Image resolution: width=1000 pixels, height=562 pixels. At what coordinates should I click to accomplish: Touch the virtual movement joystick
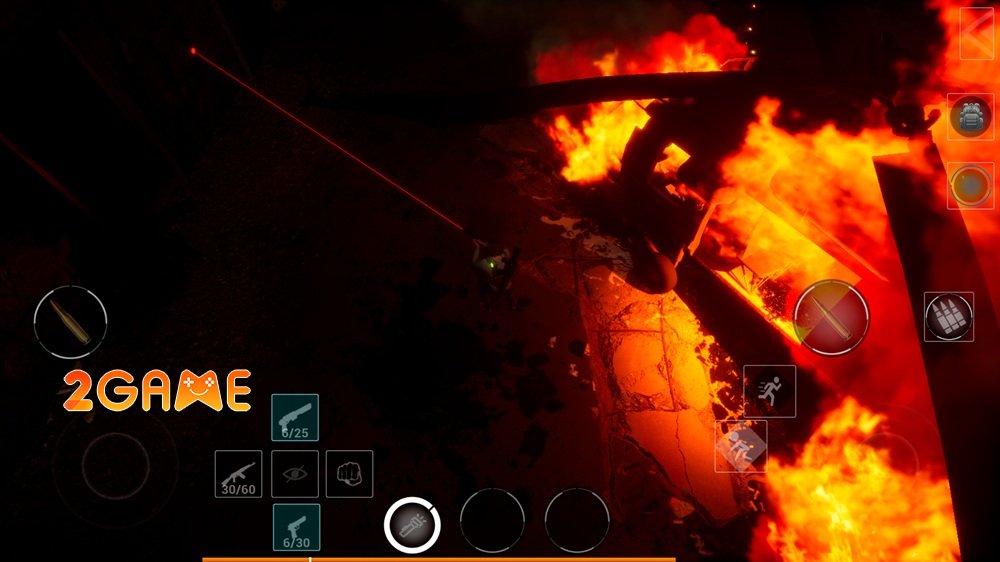coord(115,466)
